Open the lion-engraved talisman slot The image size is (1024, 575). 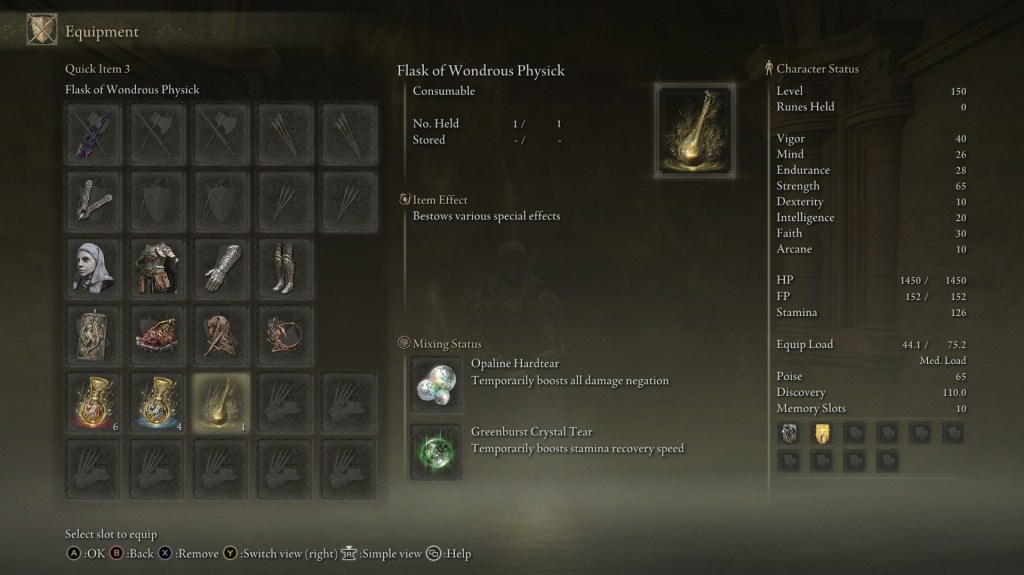click(96, 334)
